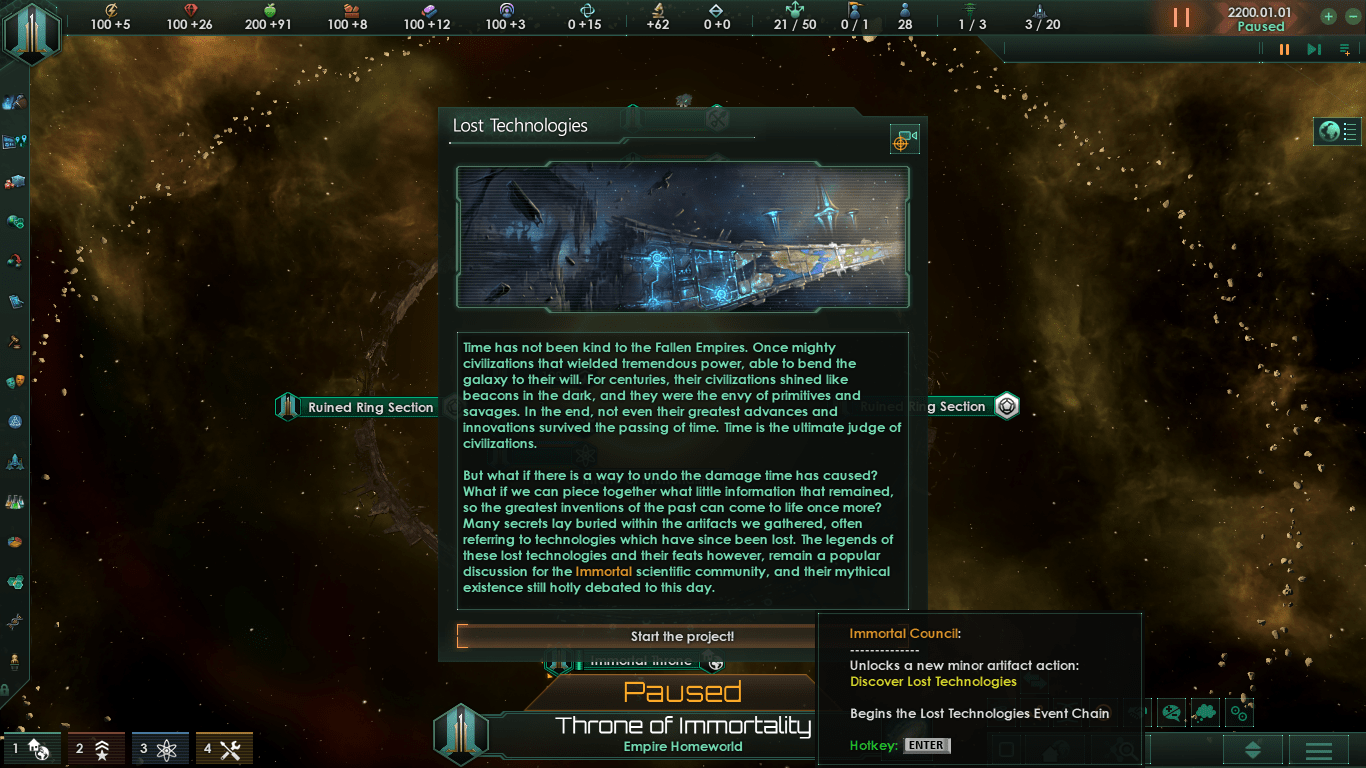Click the skip-forward notification button
The width and height of the screenshot is (1366, 768).
point(1314,49)
